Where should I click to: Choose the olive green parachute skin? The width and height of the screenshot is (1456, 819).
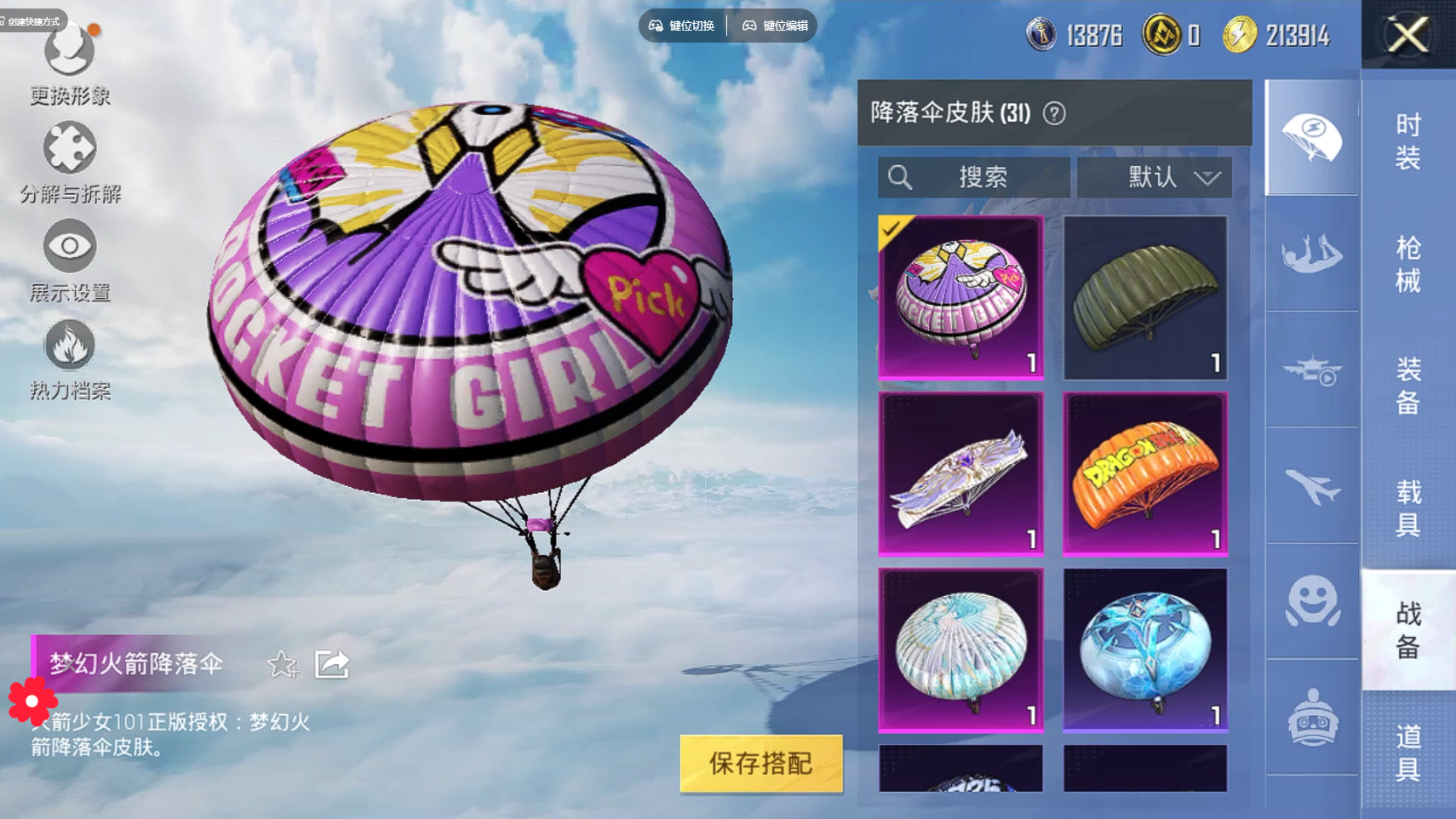[x=1145, y=296]
